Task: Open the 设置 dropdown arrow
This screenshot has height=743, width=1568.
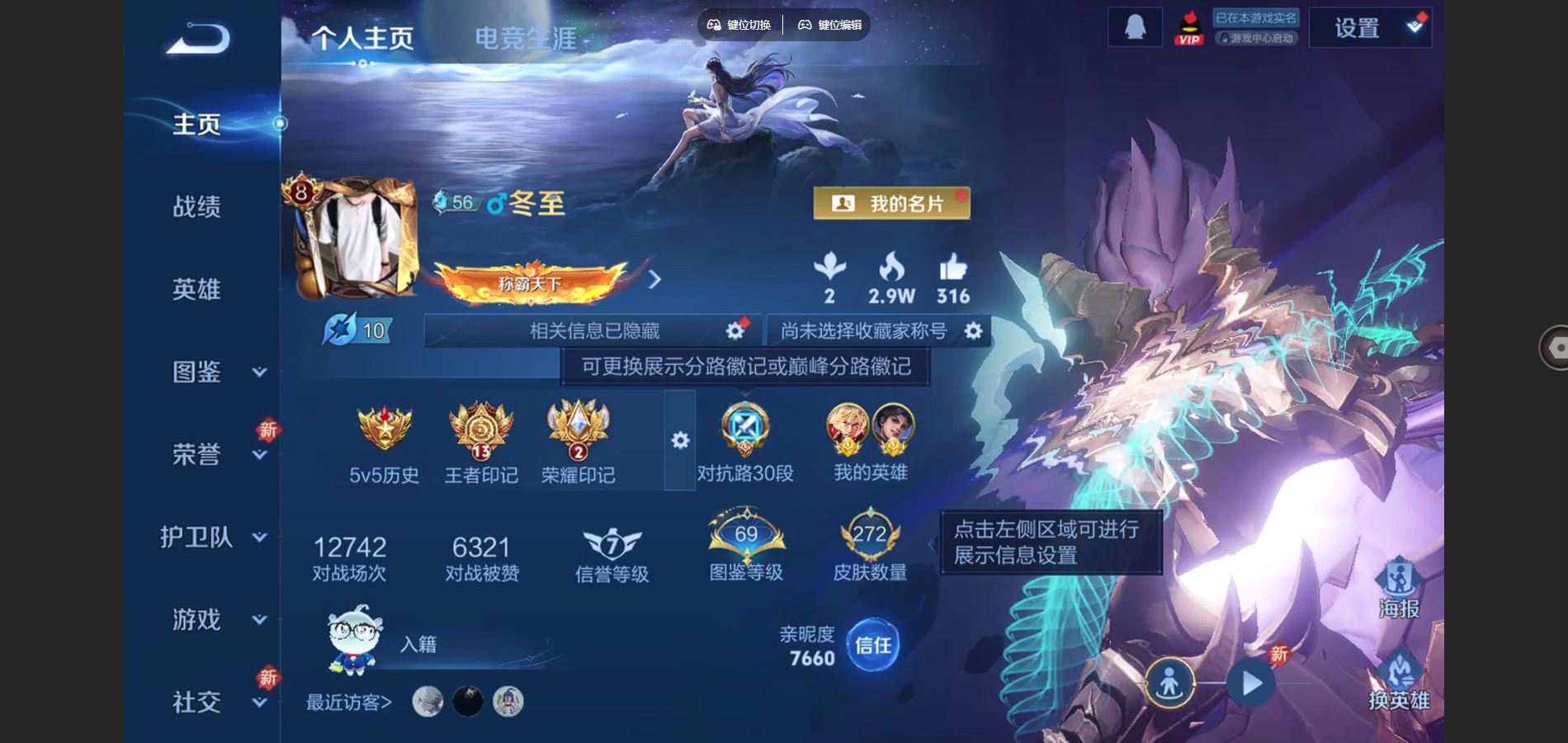Action: point(1416,26)
